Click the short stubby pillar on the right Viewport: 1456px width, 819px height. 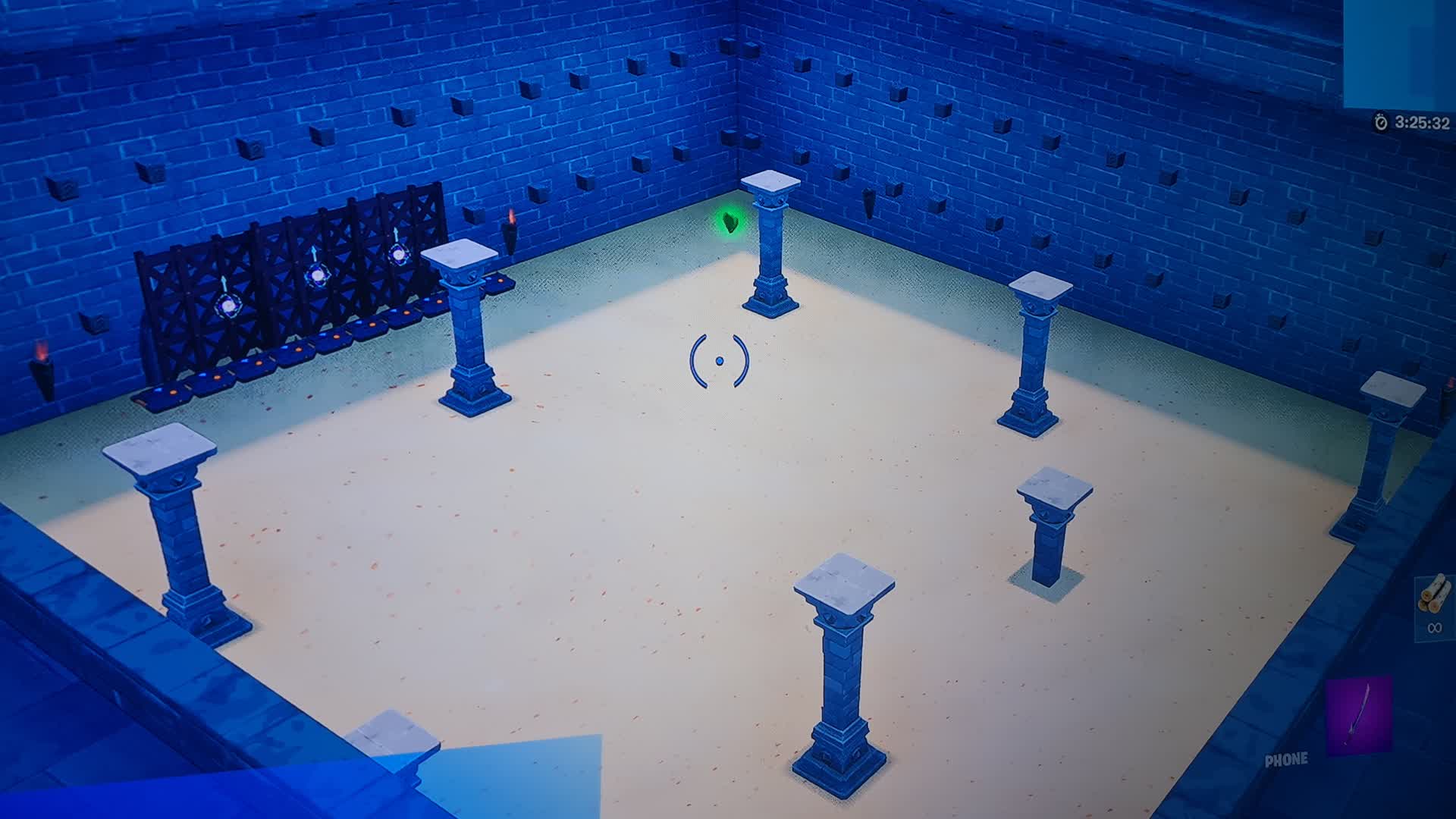point(1050,519)
